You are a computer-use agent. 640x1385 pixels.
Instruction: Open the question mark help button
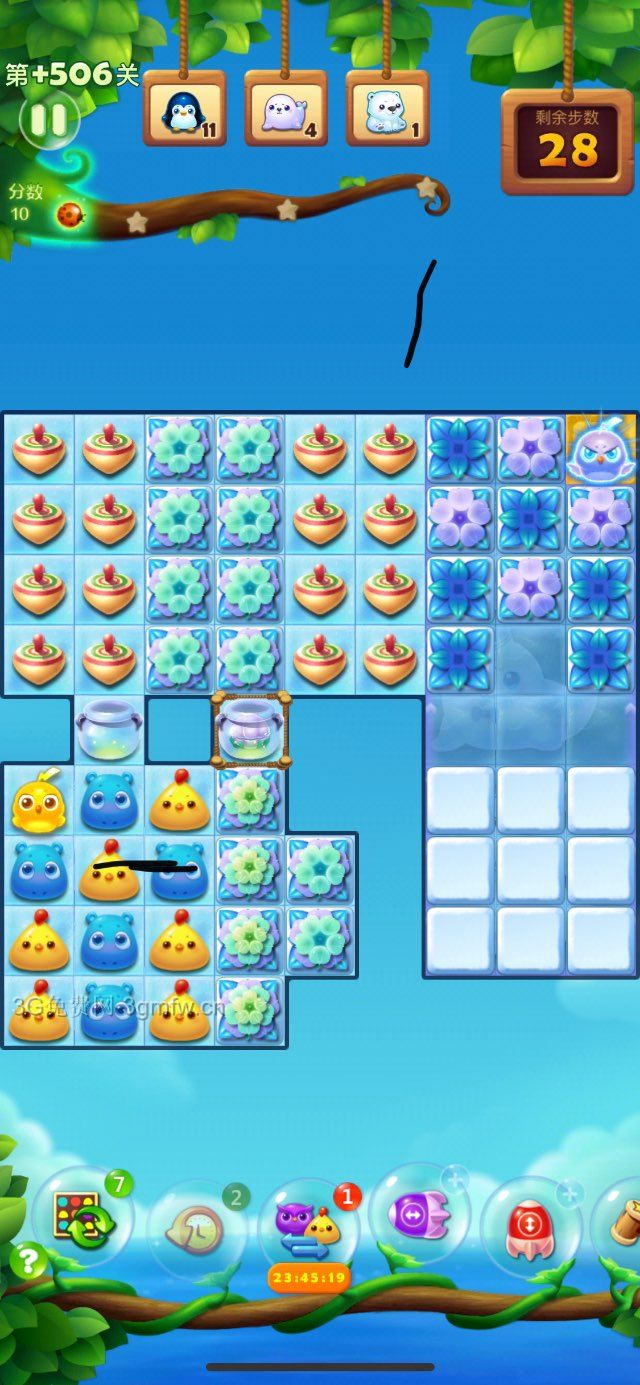click(x=27, y=1261)
